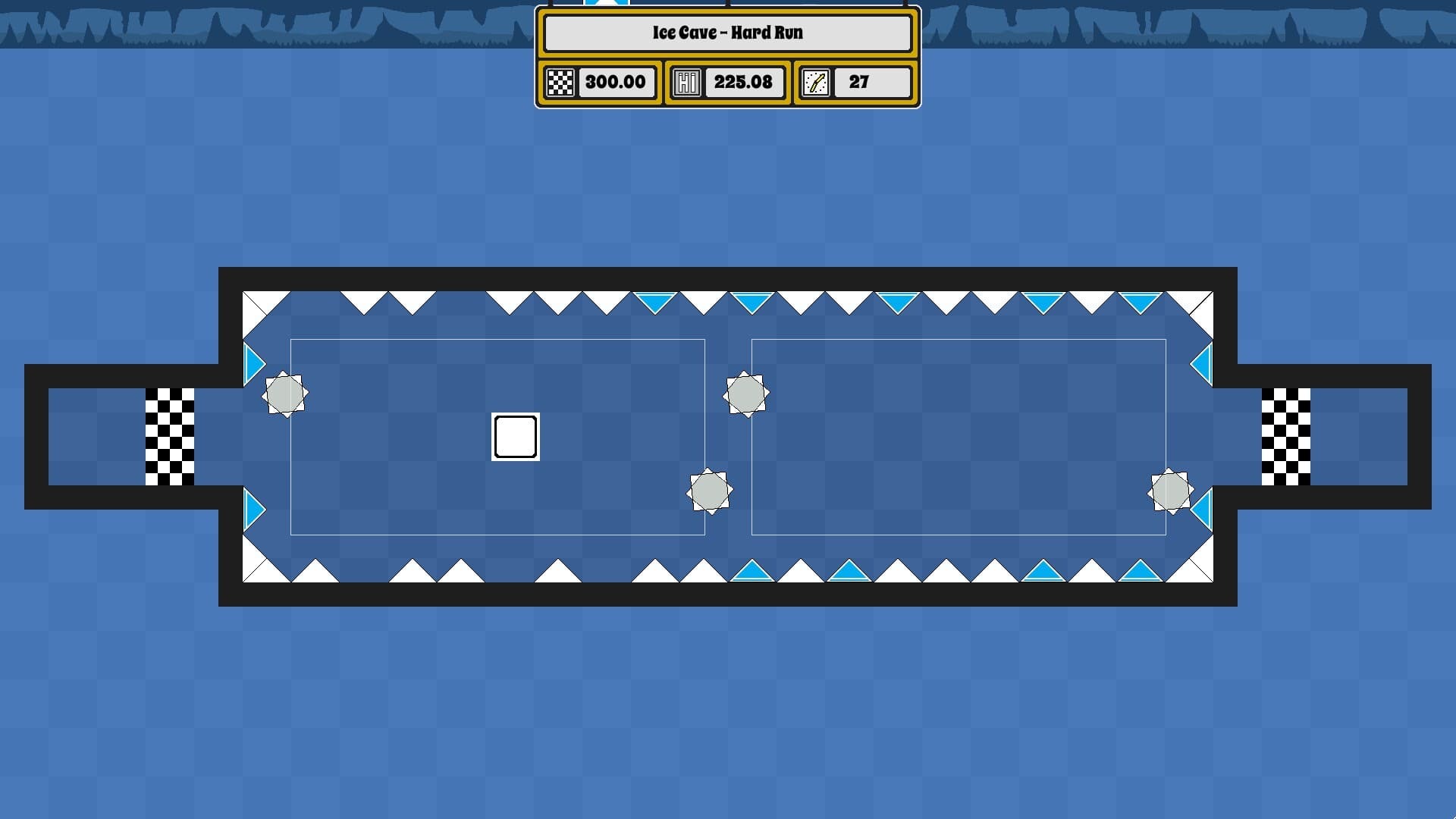
Task: Click the score value reading 300.00
Action: tap(616, 82)
